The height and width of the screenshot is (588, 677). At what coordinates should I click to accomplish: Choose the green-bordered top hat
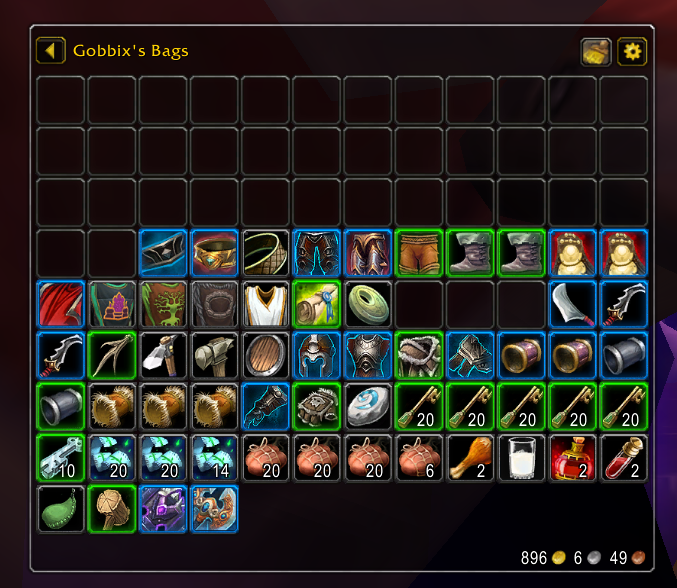tap(61, 406)
